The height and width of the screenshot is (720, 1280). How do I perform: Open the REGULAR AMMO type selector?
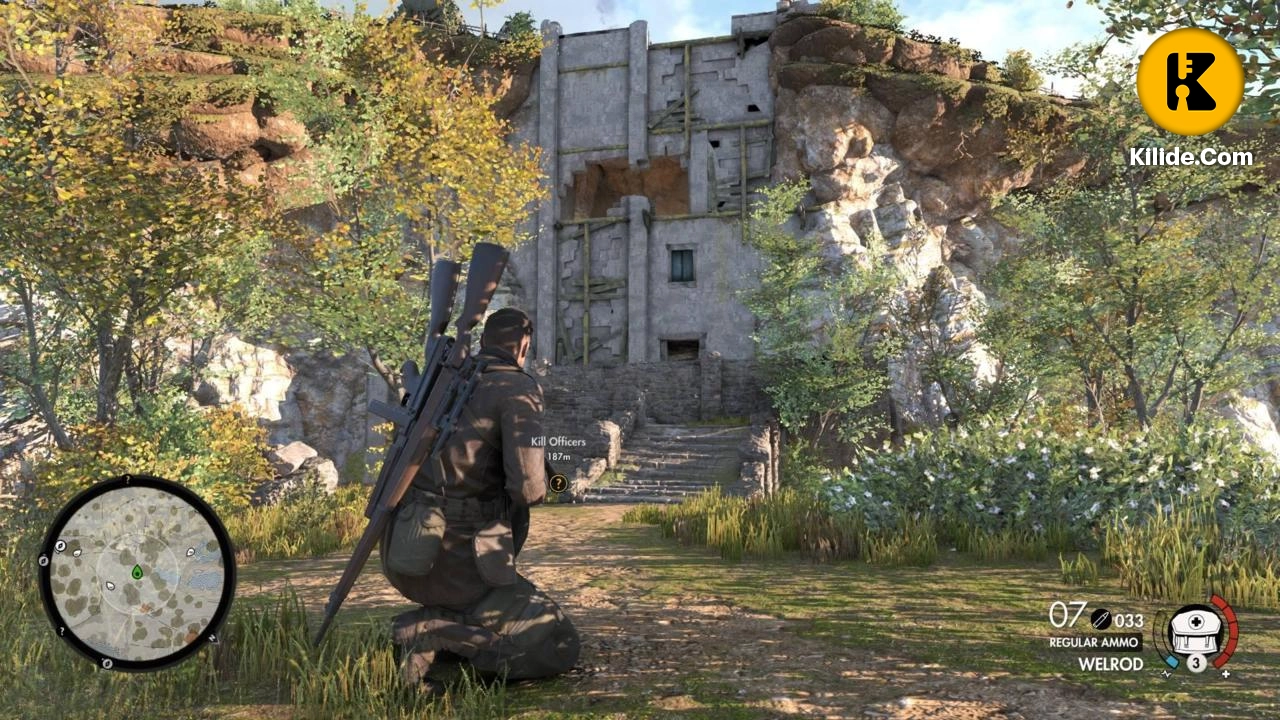(1094, 641)
